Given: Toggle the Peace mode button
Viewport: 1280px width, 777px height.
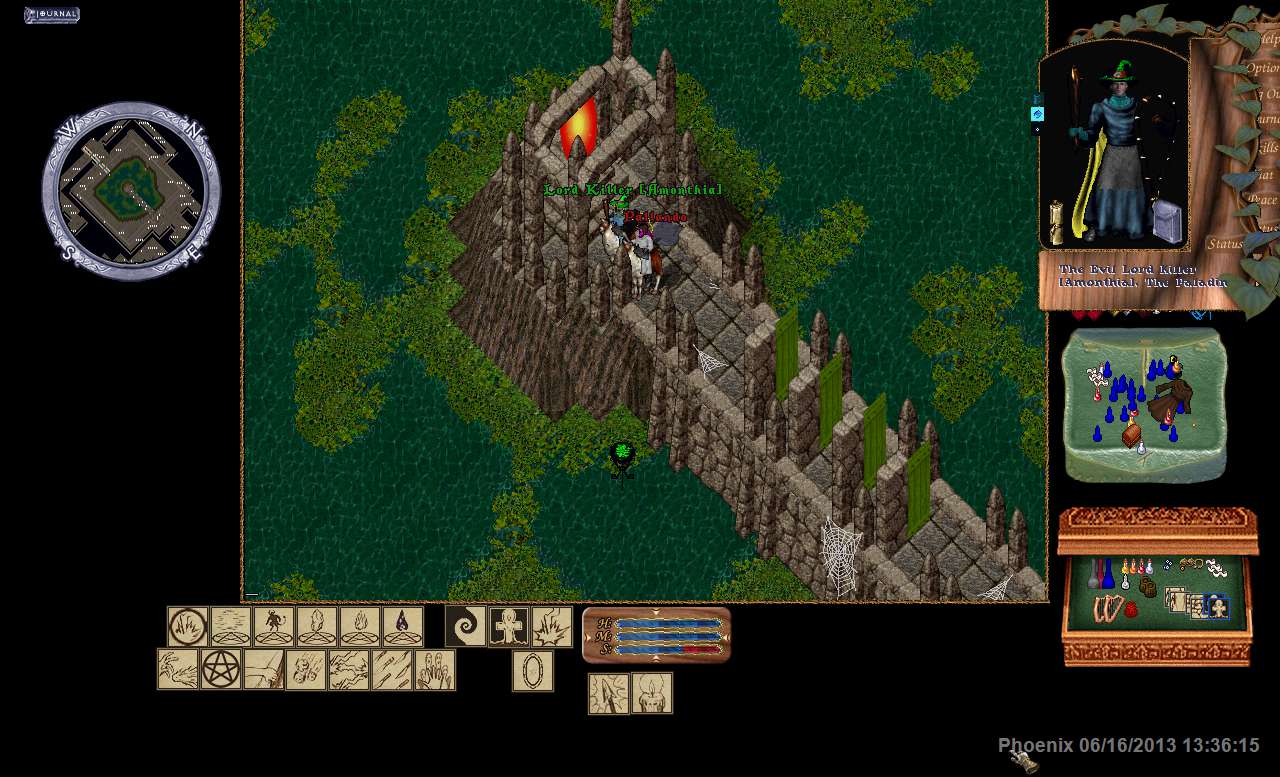Looking at the screenshot, I should [1263, 199].
